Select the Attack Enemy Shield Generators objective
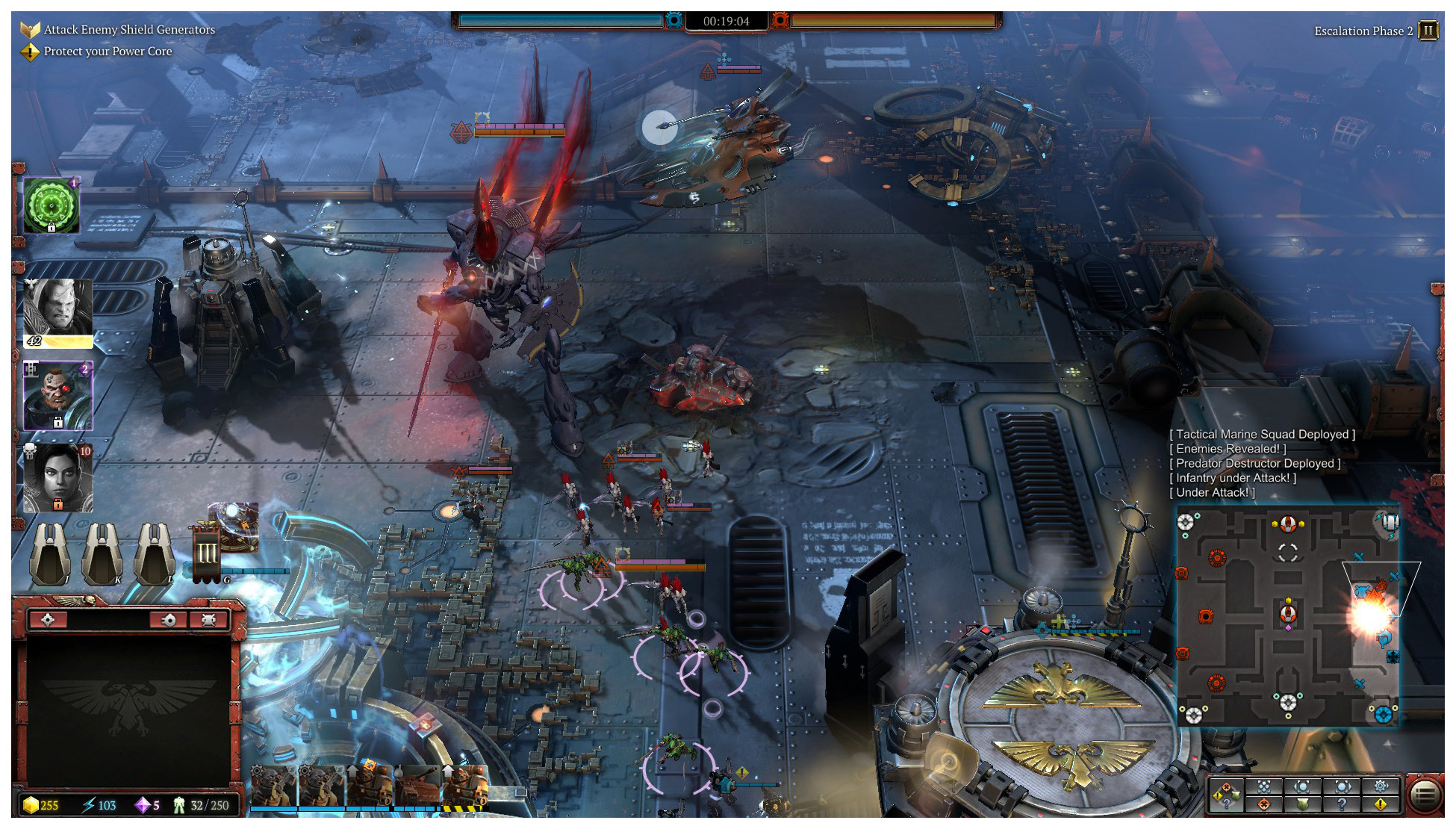Viewport: 1456px width, 829px height. pos(129,30)
